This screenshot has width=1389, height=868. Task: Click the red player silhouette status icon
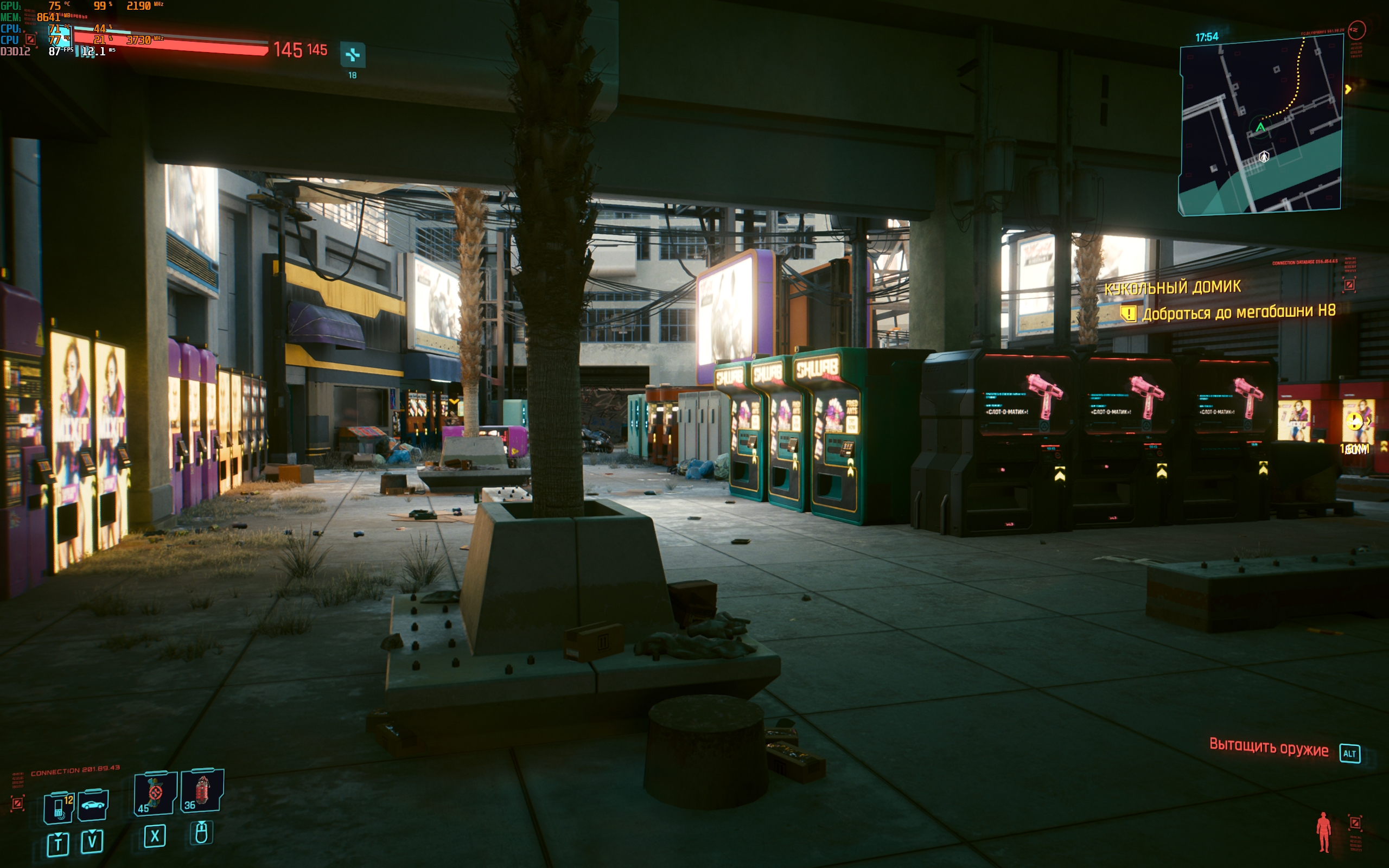[1323, 831]
